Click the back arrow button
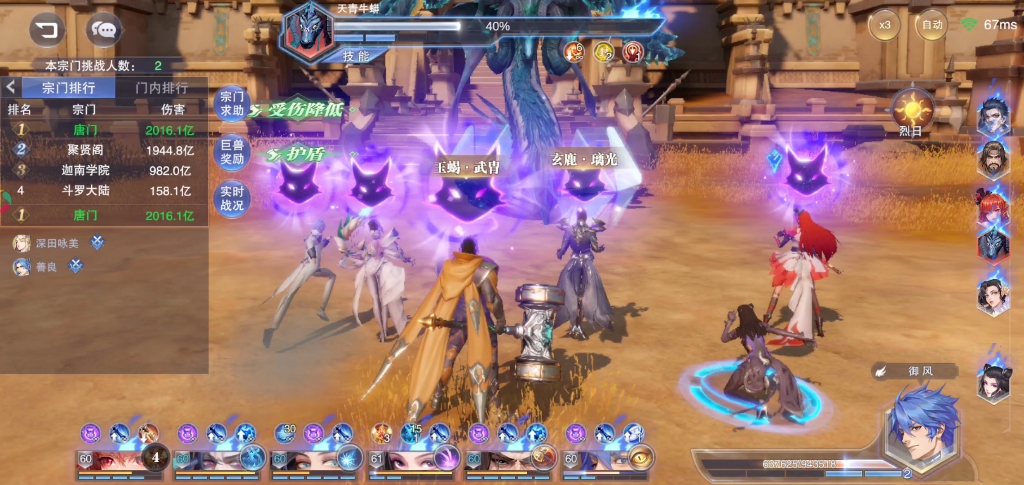Viewport: 1024px width, 485px height. coord(46,28)
